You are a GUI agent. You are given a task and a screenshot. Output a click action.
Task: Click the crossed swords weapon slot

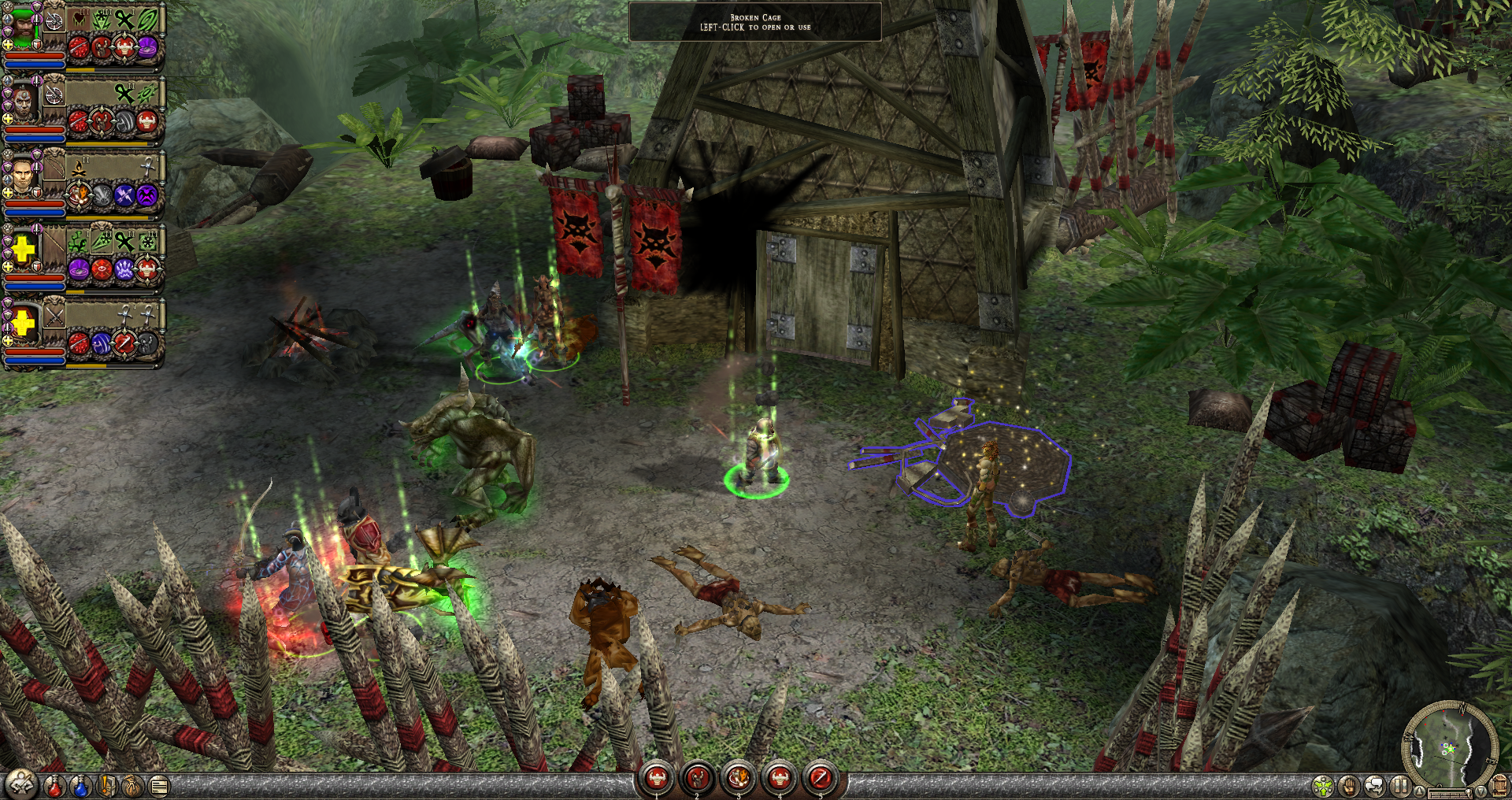tap(54, 317)
